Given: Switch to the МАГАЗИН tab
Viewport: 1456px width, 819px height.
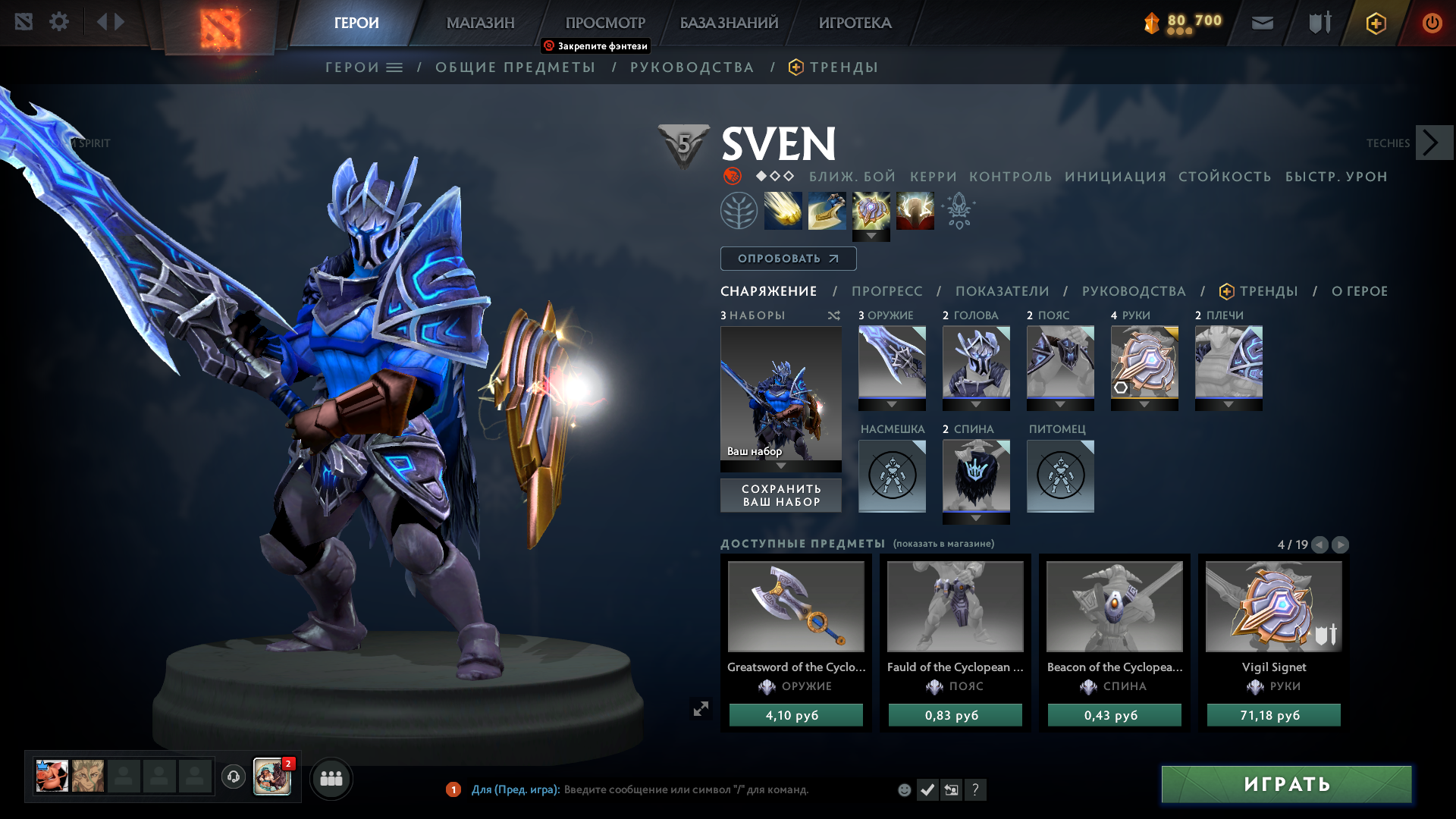Looking at the screenshot, I should (480, 23).
